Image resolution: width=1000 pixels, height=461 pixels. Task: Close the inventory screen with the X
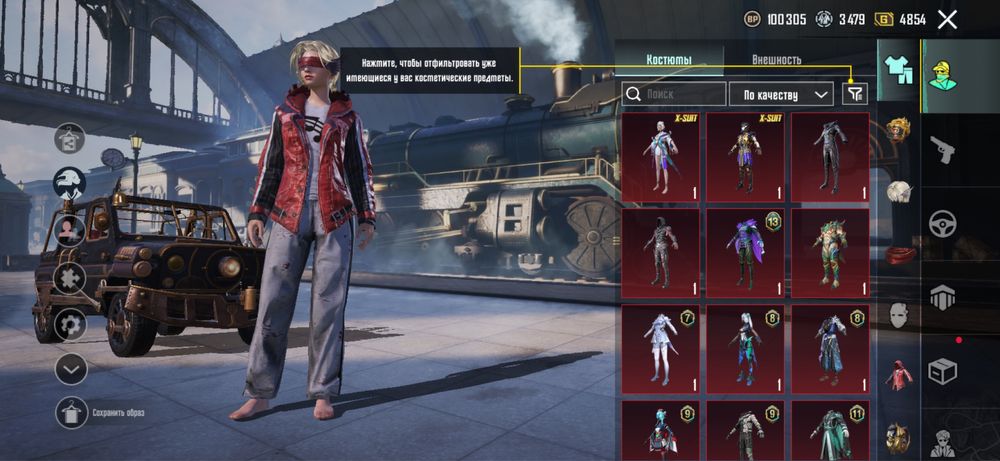tap(948, 19)
